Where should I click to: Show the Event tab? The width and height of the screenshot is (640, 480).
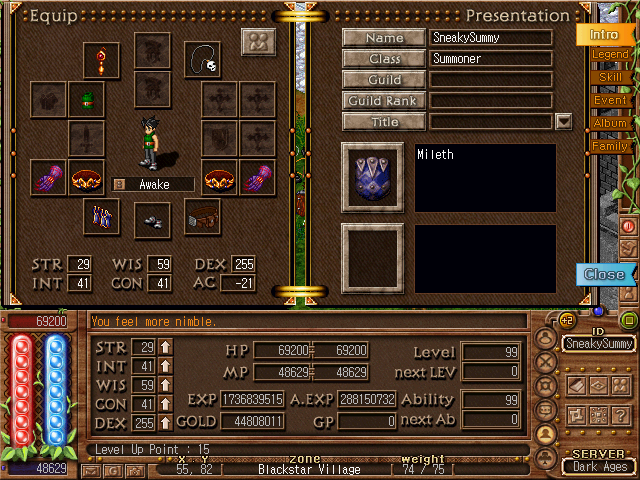point(610,100)
